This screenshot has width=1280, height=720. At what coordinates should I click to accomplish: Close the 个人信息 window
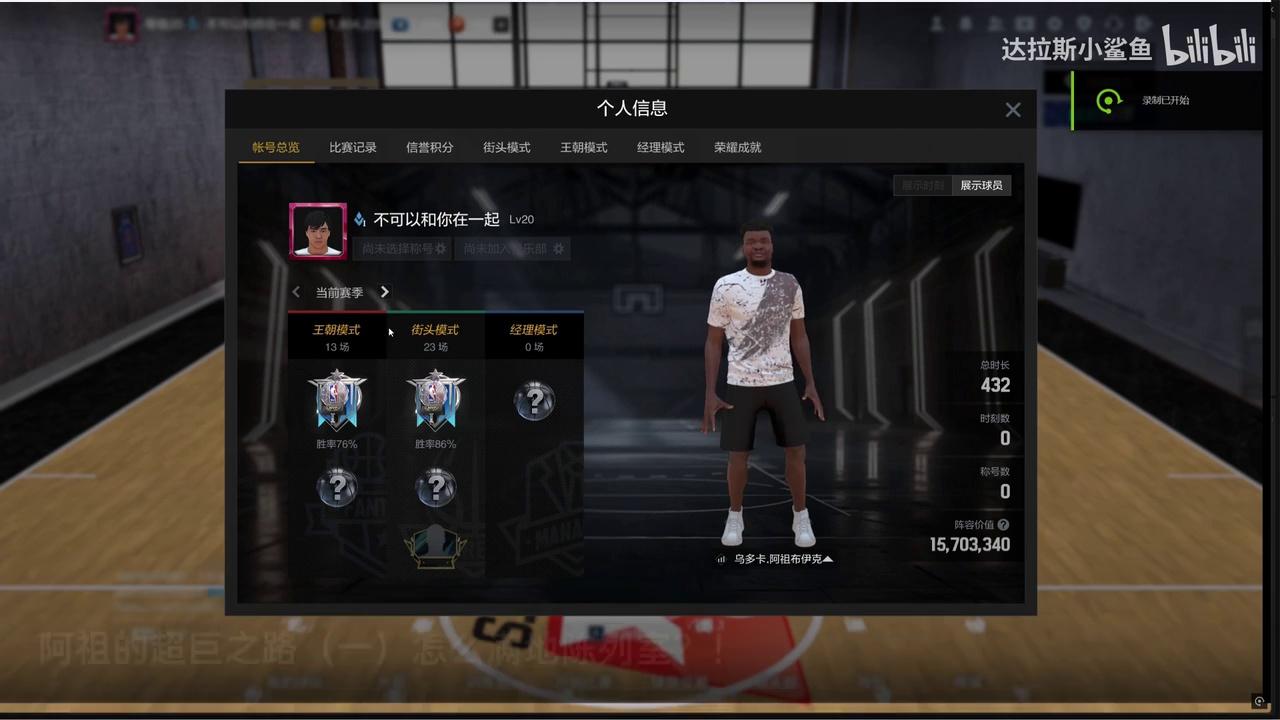(x=1013, y=110)
